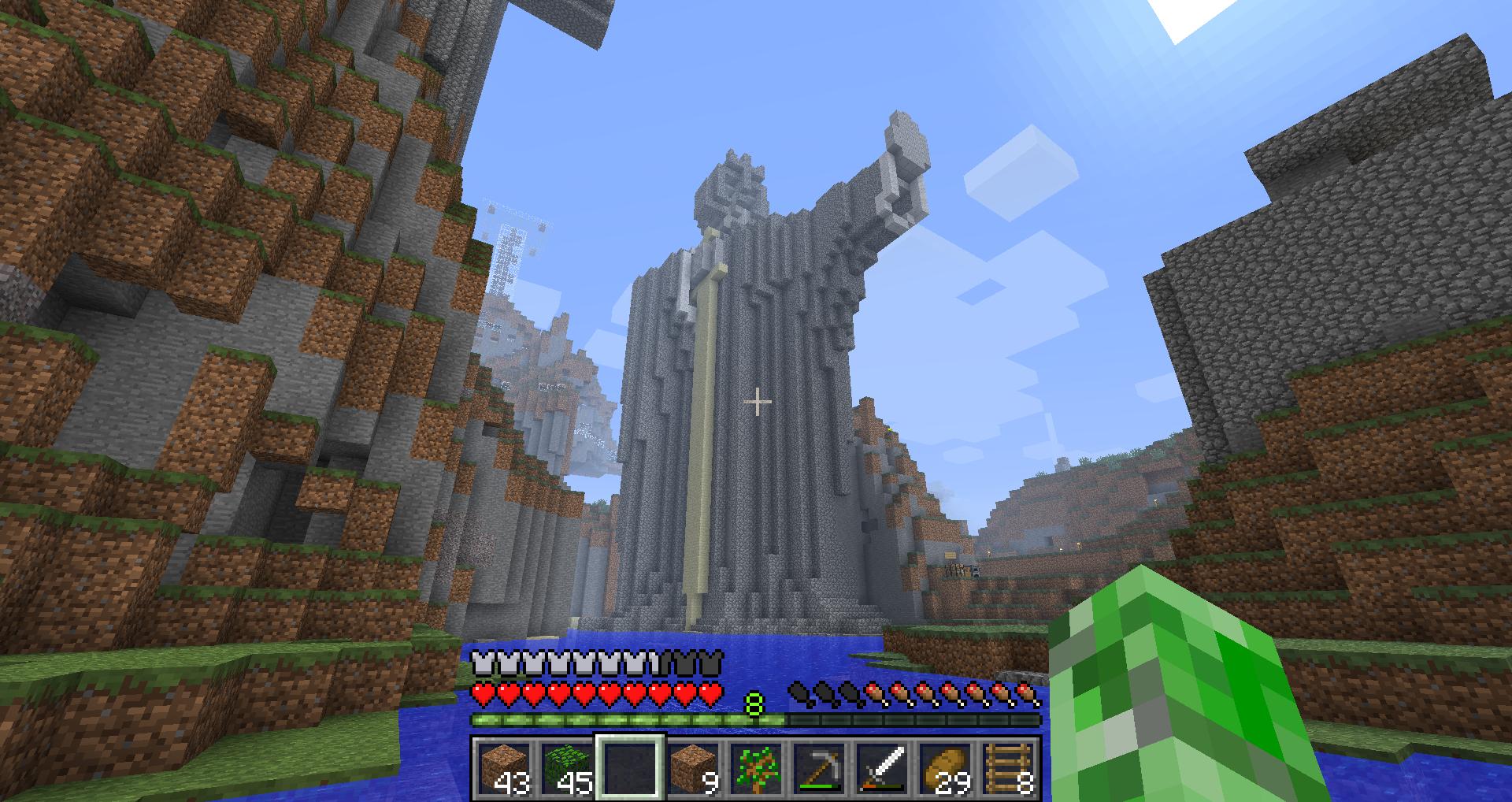This screenshot has width=1512, height=802.
Task: Choose the dirt stack of 9
Action: coord(694,768)
